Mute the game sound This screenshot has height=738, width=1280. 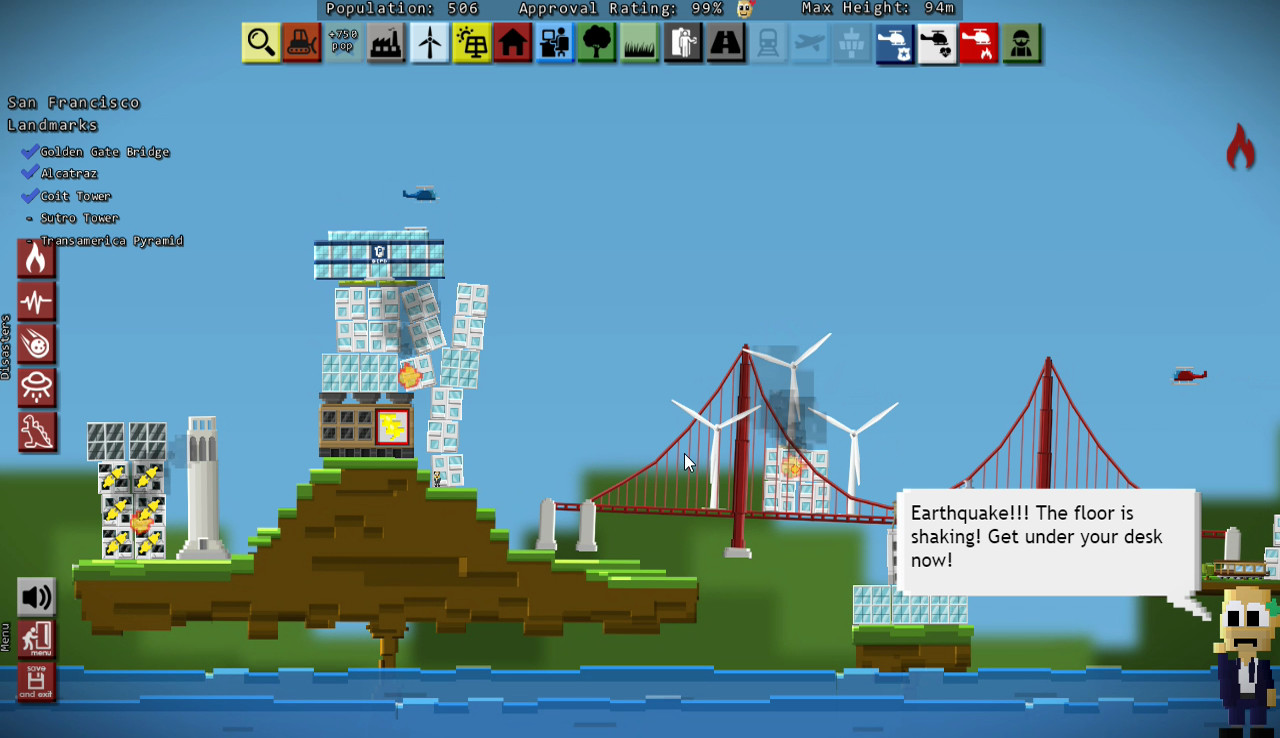37,596
